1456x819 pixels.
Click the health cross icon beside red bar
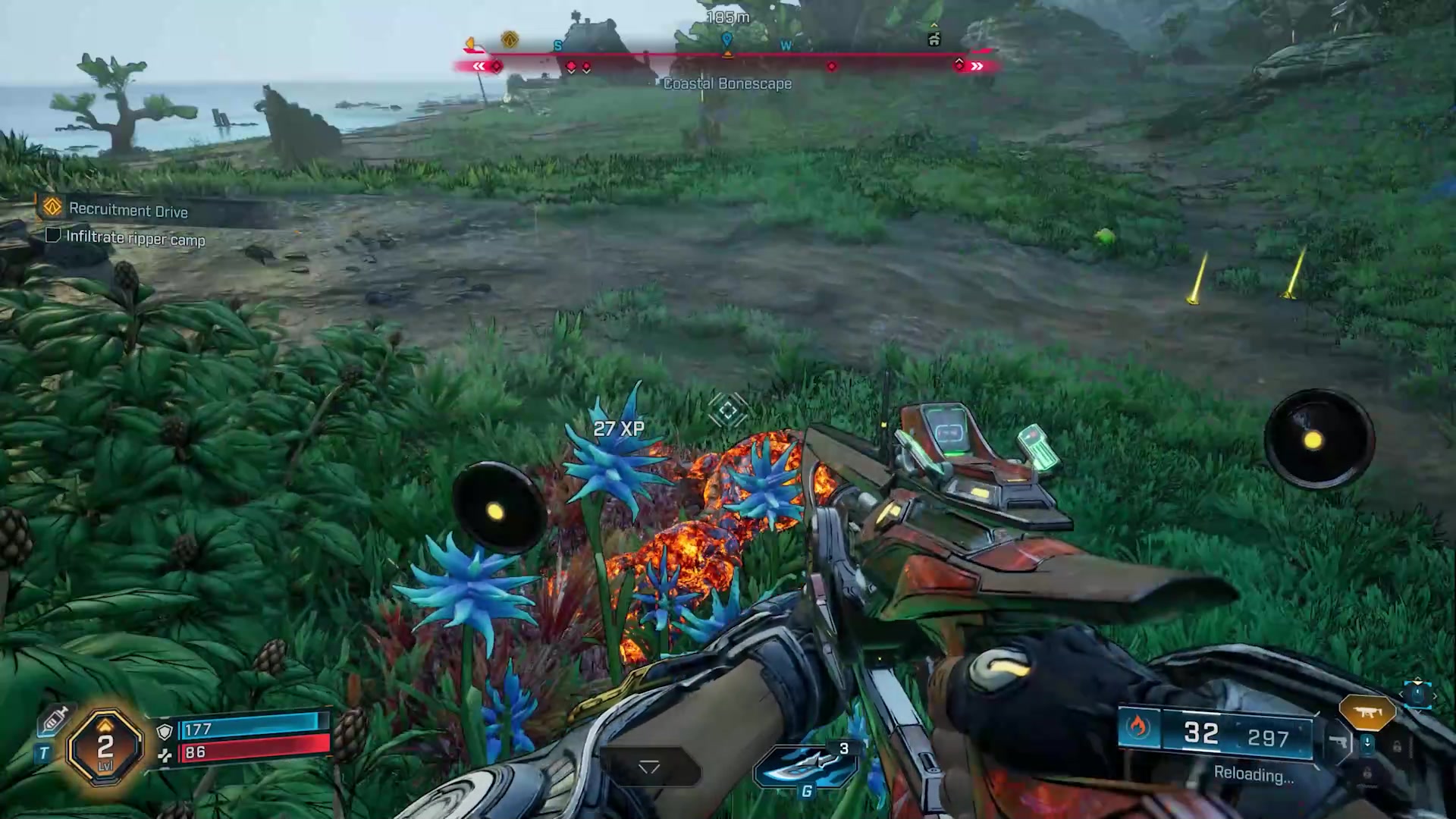point(165,755)
